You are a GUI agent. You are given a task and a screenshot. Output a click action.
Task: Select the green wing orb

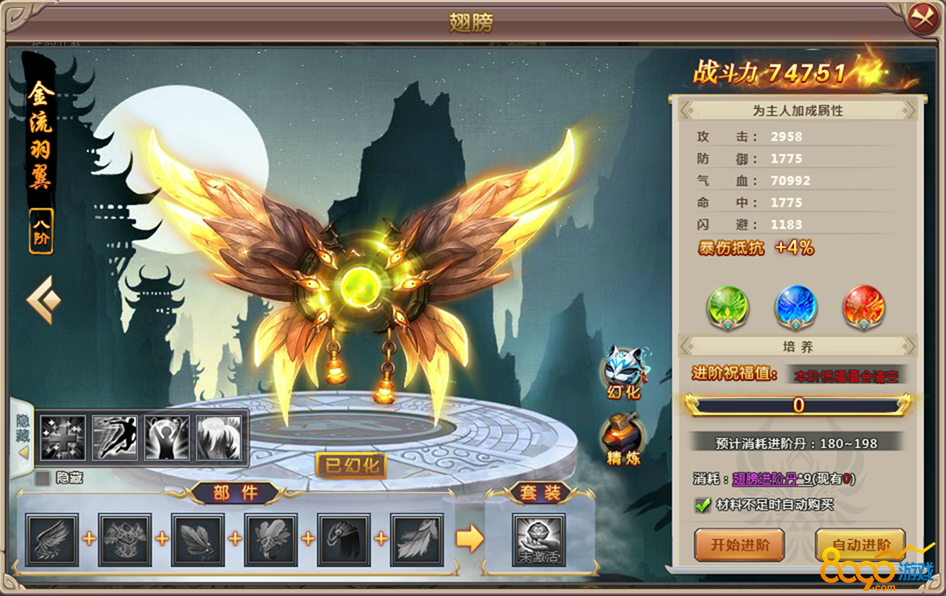[727, 307]
